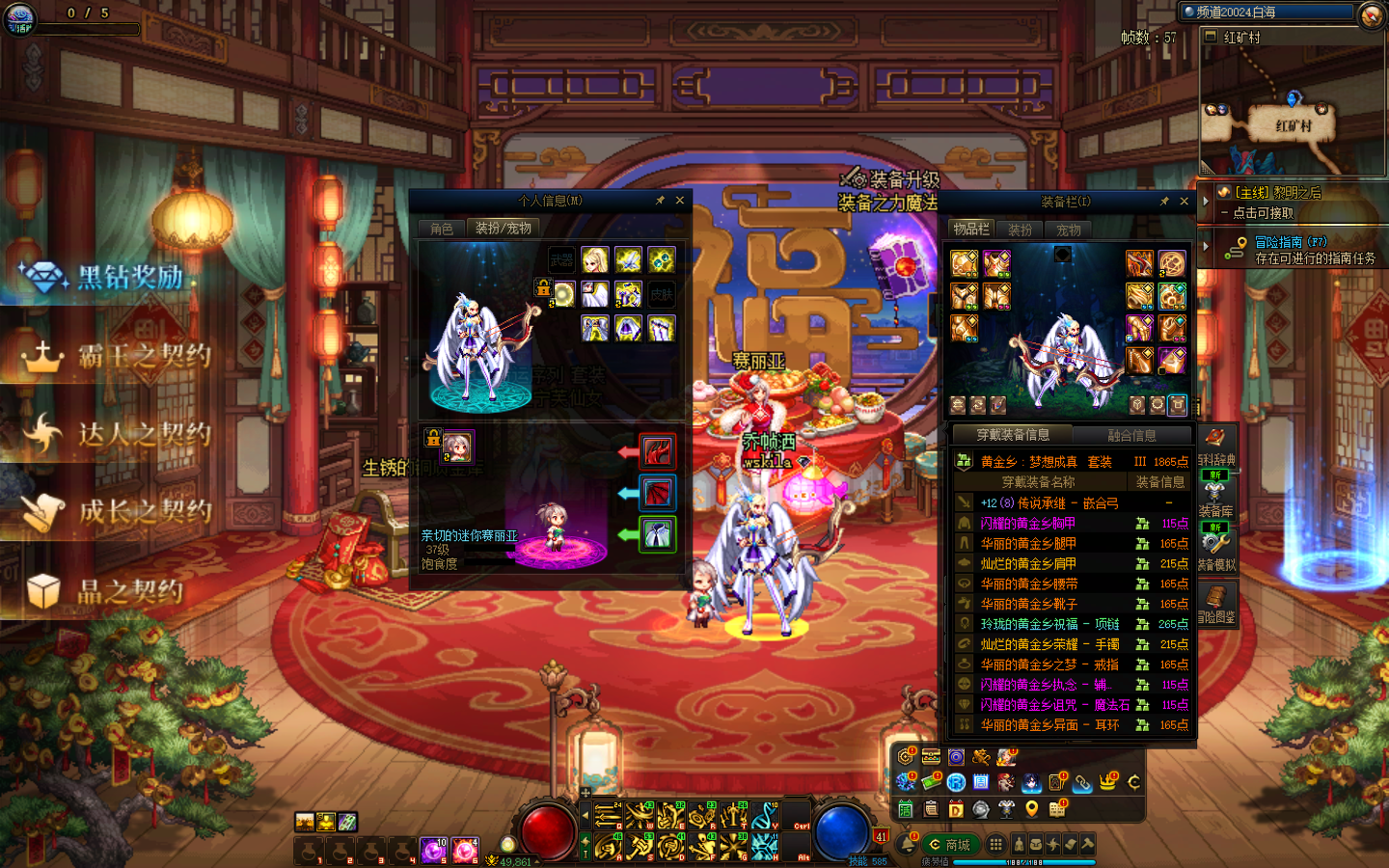Open the 商城 shop button
Viewport: 1389px width, 868px height.
948,845
